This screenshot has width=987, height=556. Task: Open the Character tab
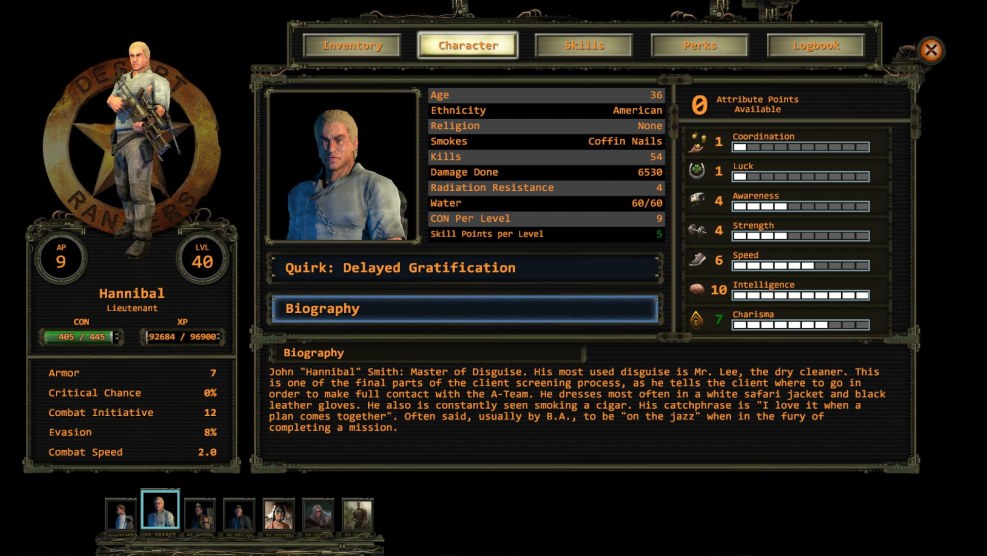[467, 46]
